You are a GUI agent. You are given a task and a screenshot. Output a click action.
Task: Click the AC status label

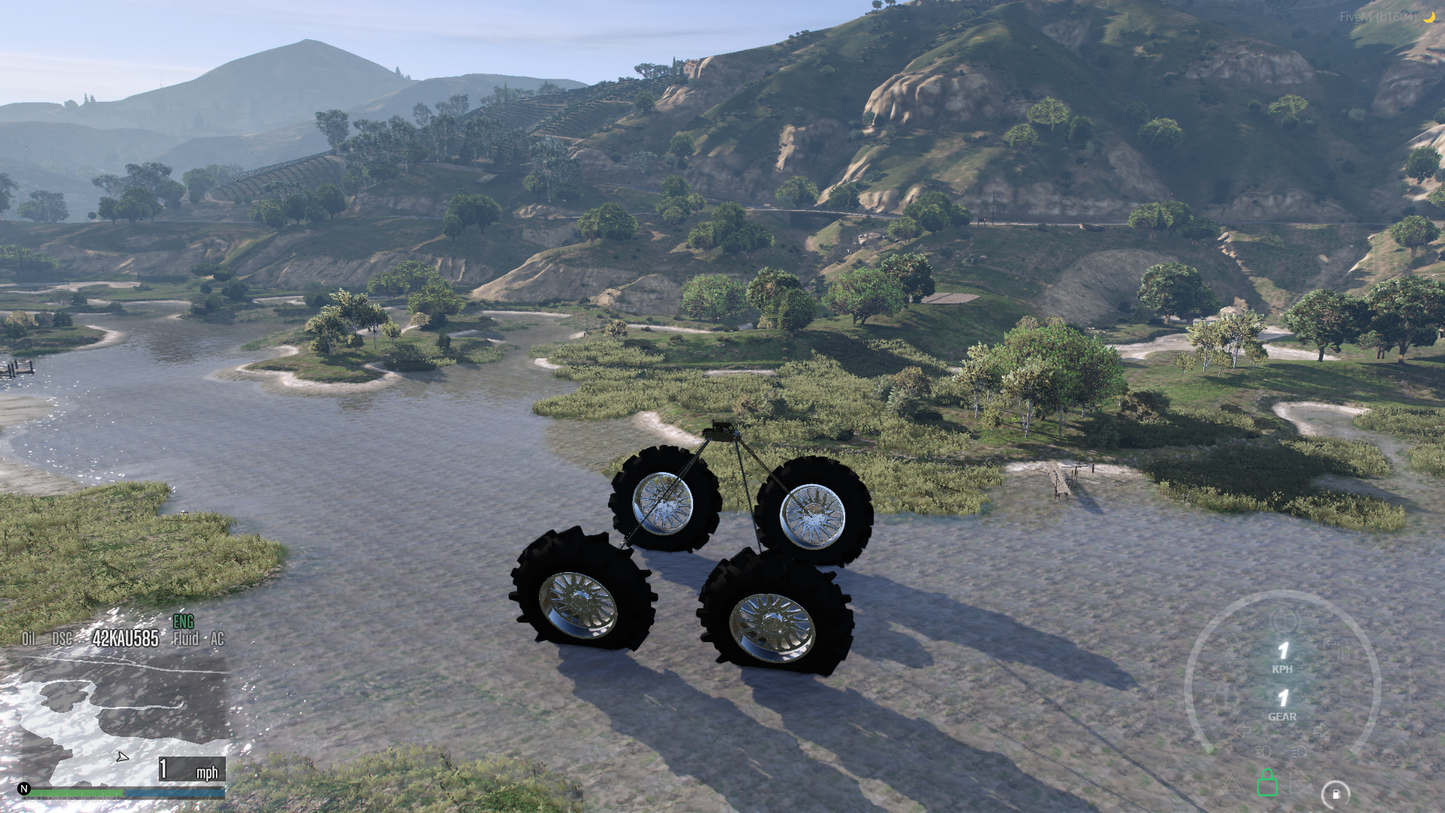[218, 637]
